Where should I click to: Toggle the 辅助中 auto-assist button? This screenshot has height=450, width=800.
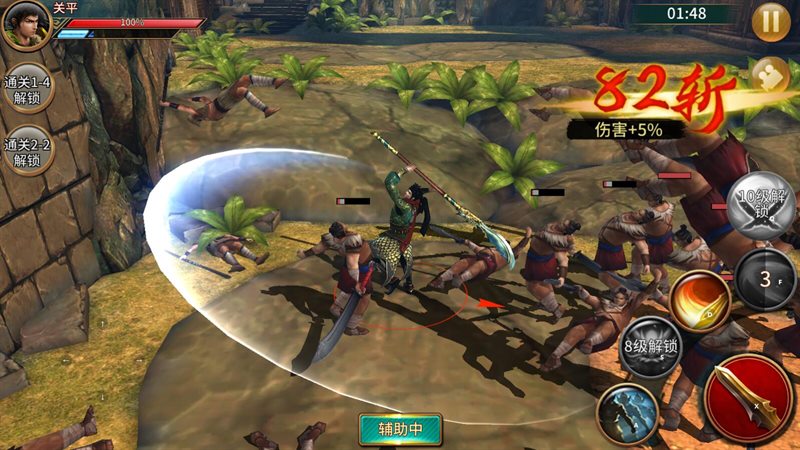click(400, 429)
